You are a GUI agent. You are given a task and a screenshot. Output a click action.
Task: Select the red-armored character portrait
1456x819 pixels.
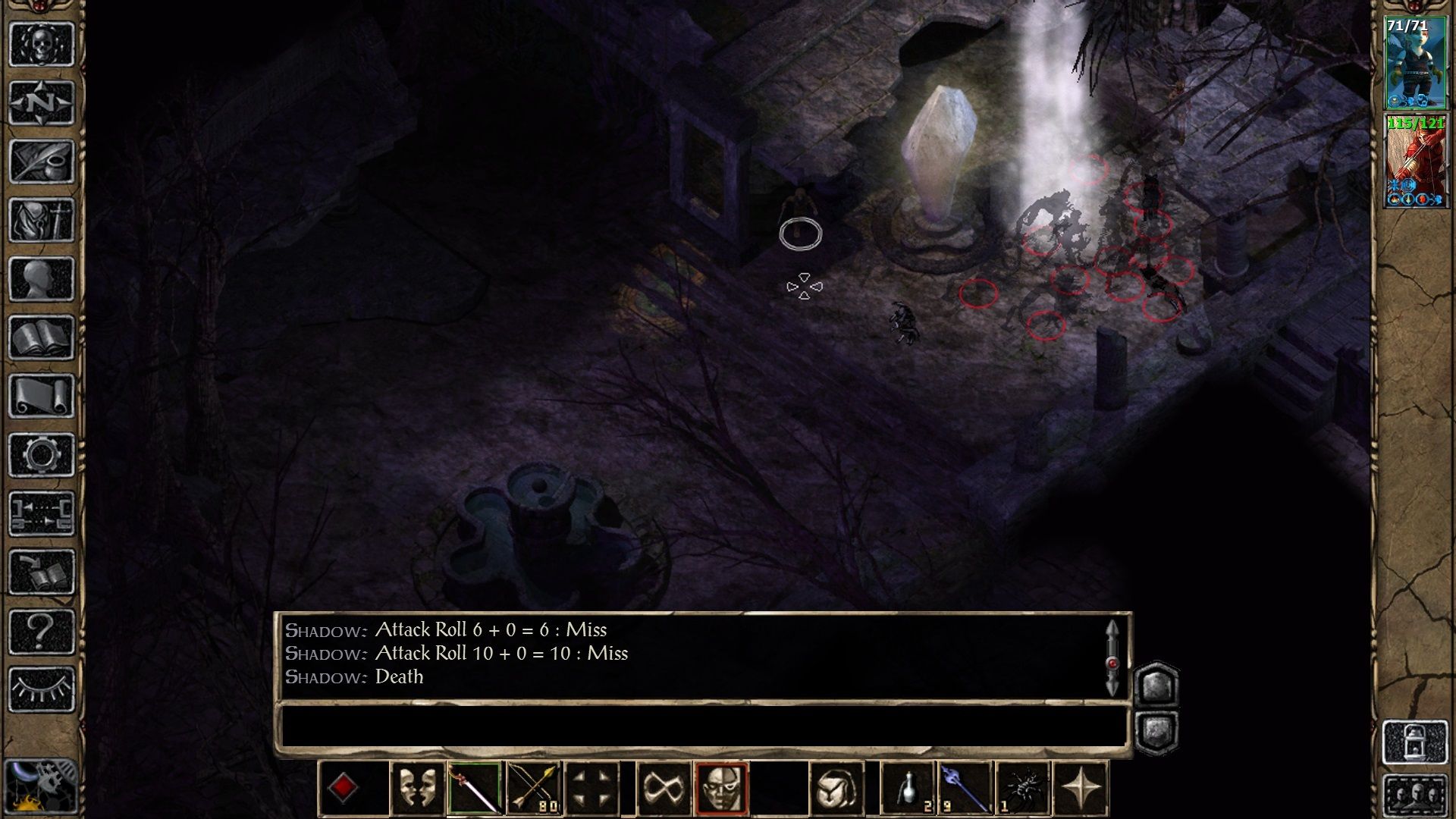pyautogui.click(x=1415, y=161)
